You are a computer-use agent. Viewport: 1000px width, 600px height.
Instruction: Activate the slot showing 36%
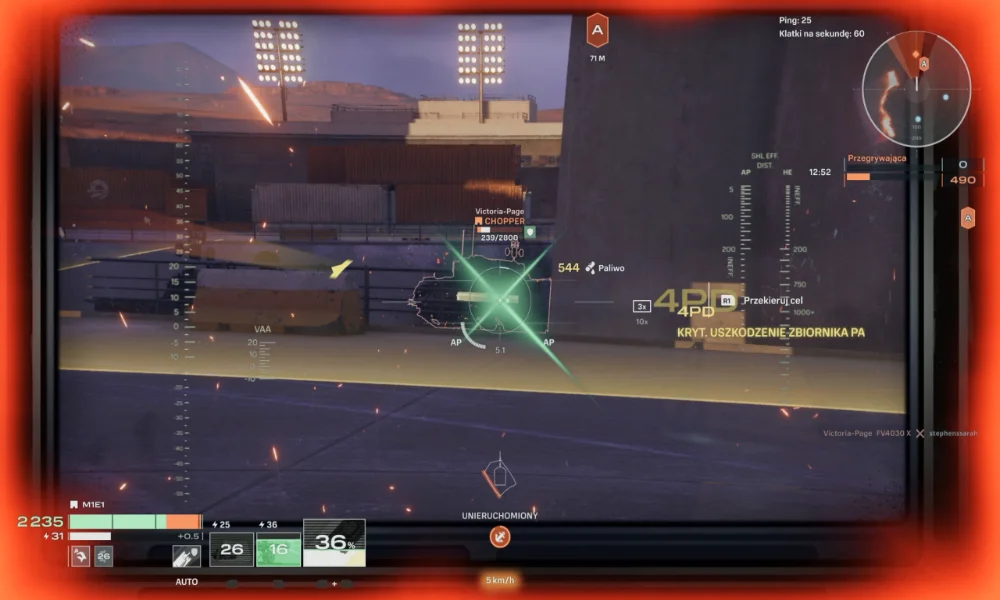[x=334, y=543]
